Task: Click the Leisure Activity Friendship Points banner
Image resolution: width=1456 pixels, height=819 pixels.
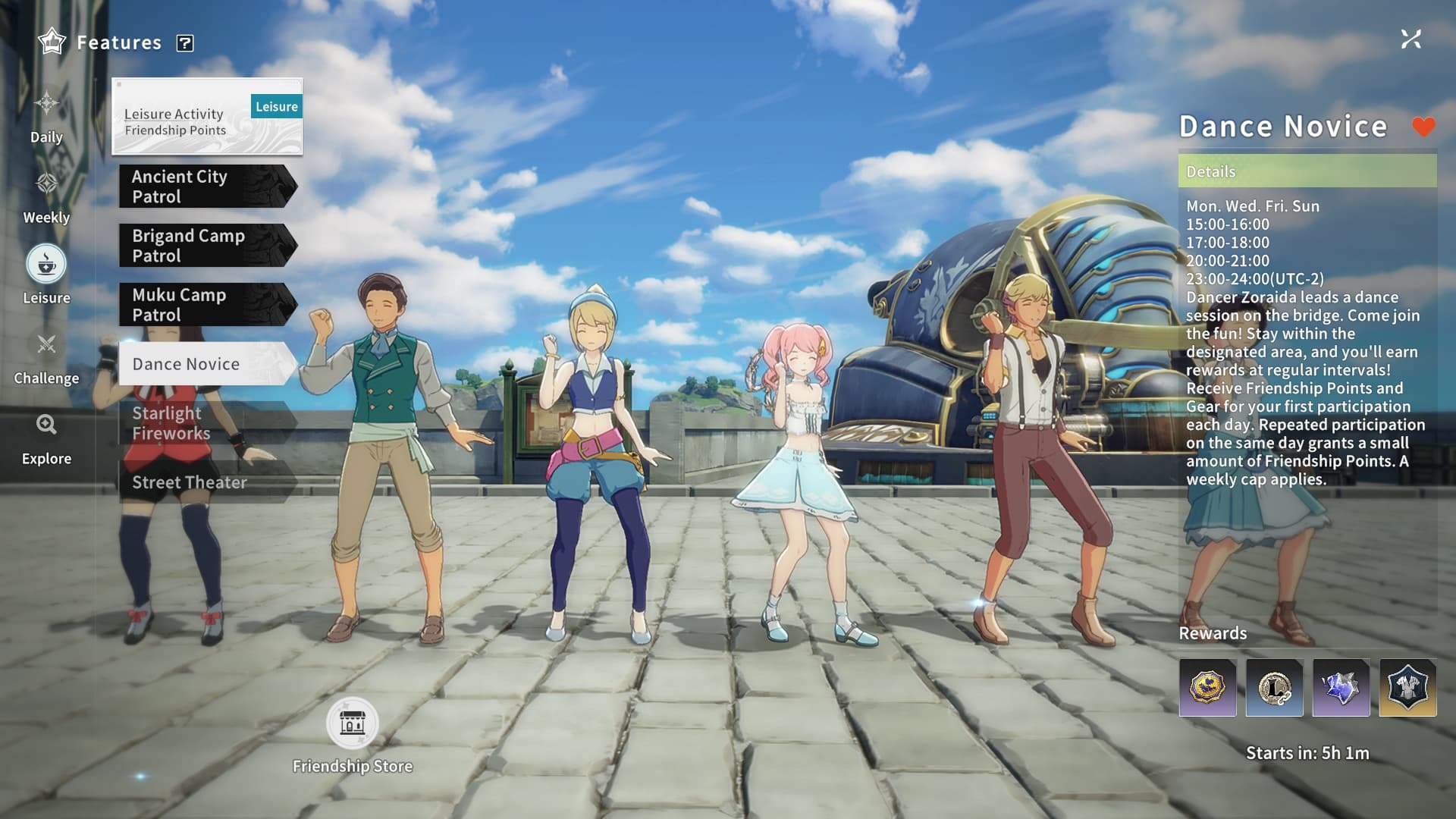Action: click(206, 117)
